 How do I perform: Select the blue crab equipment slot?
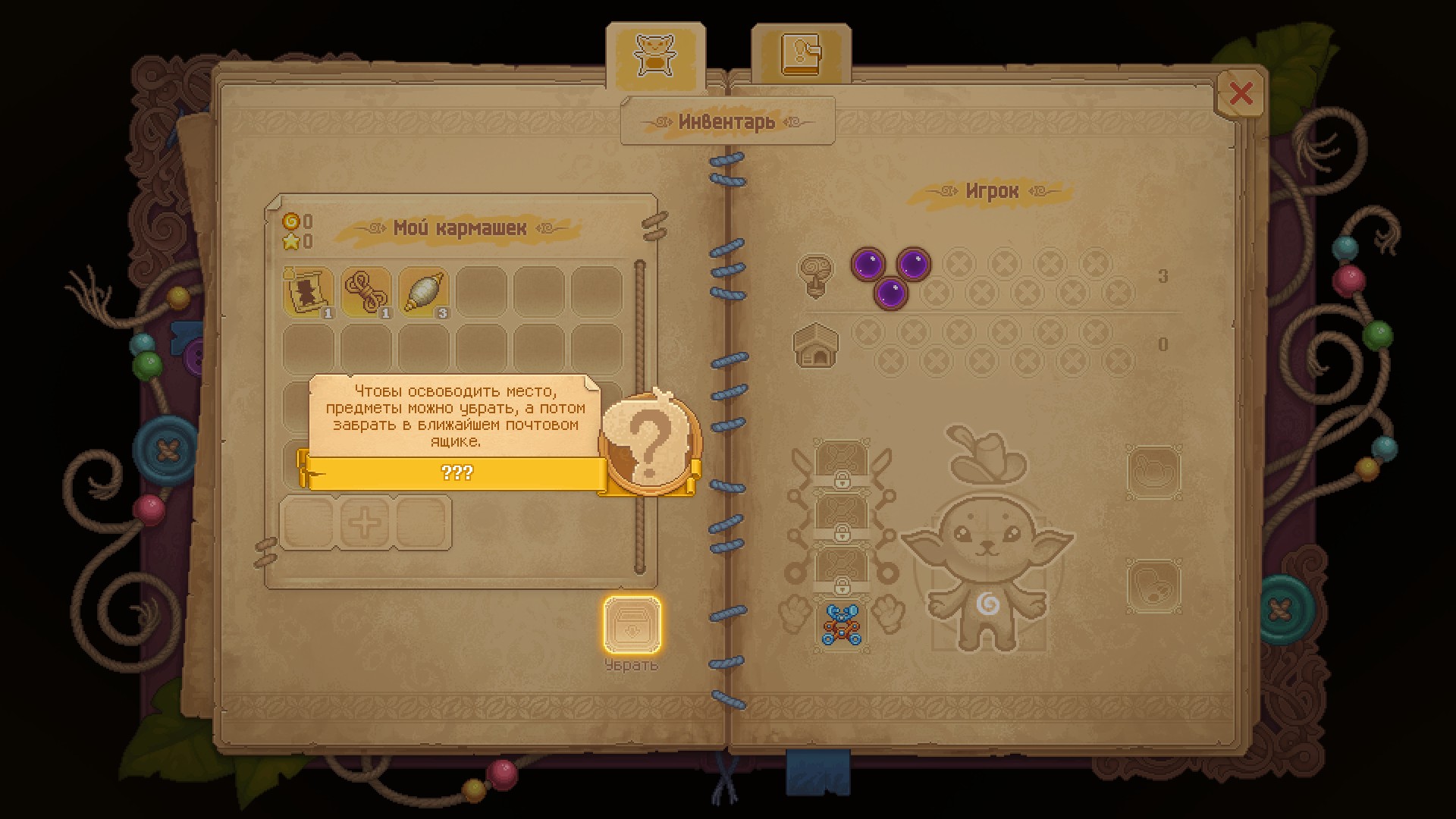point(842,624)
